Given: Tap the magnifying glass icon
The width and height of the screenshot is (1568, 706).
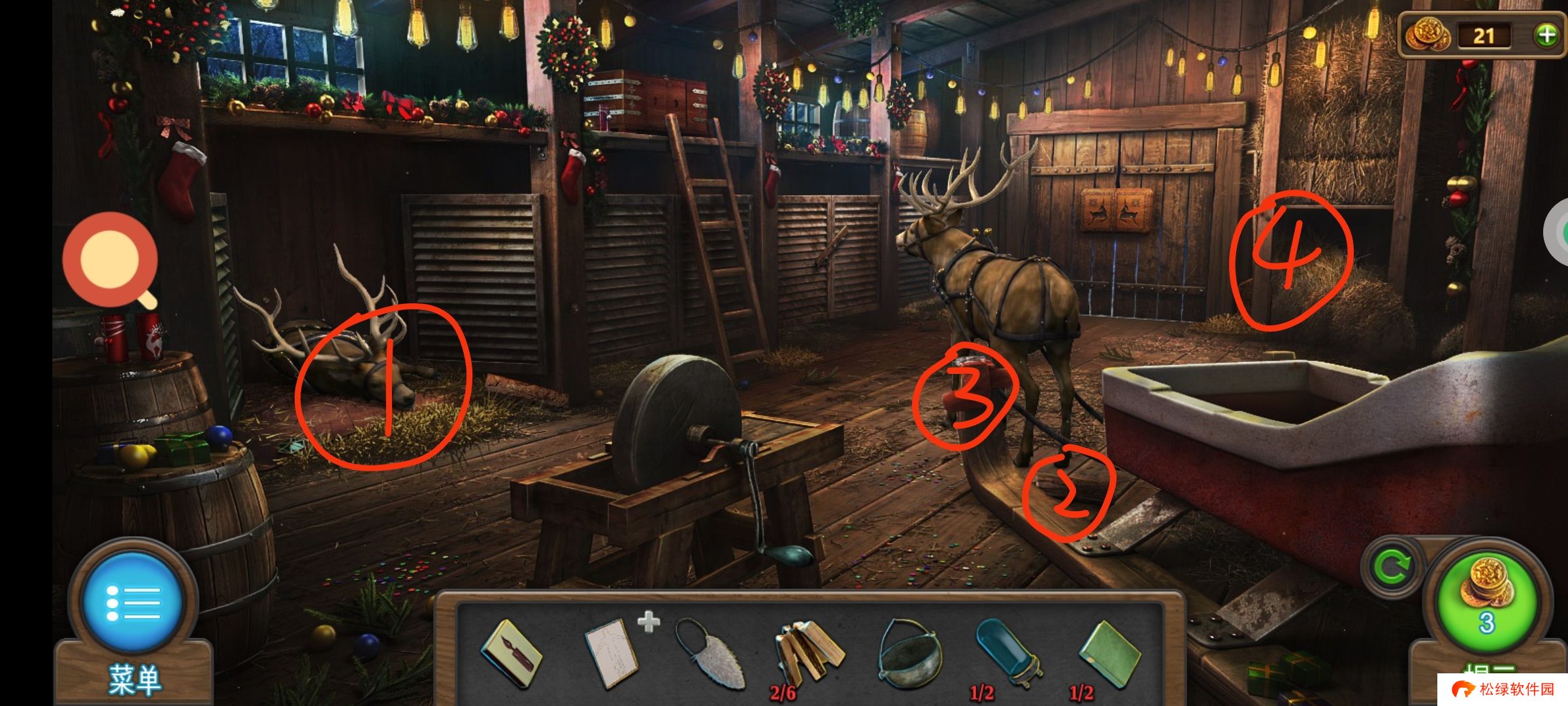Looking at the screenshot, I should click(x=111, y=260).
